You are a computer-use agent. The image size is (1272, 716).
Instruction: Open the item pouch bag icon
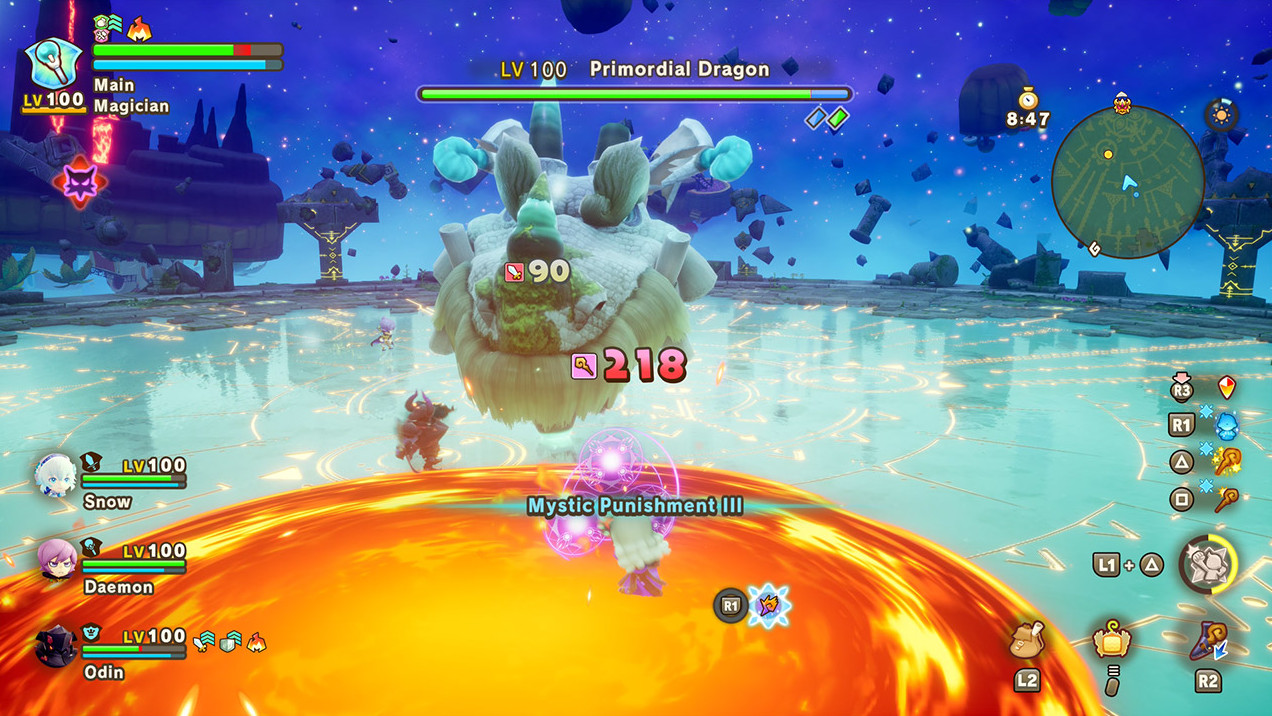pyautogui.click(x=1028, y=641)
